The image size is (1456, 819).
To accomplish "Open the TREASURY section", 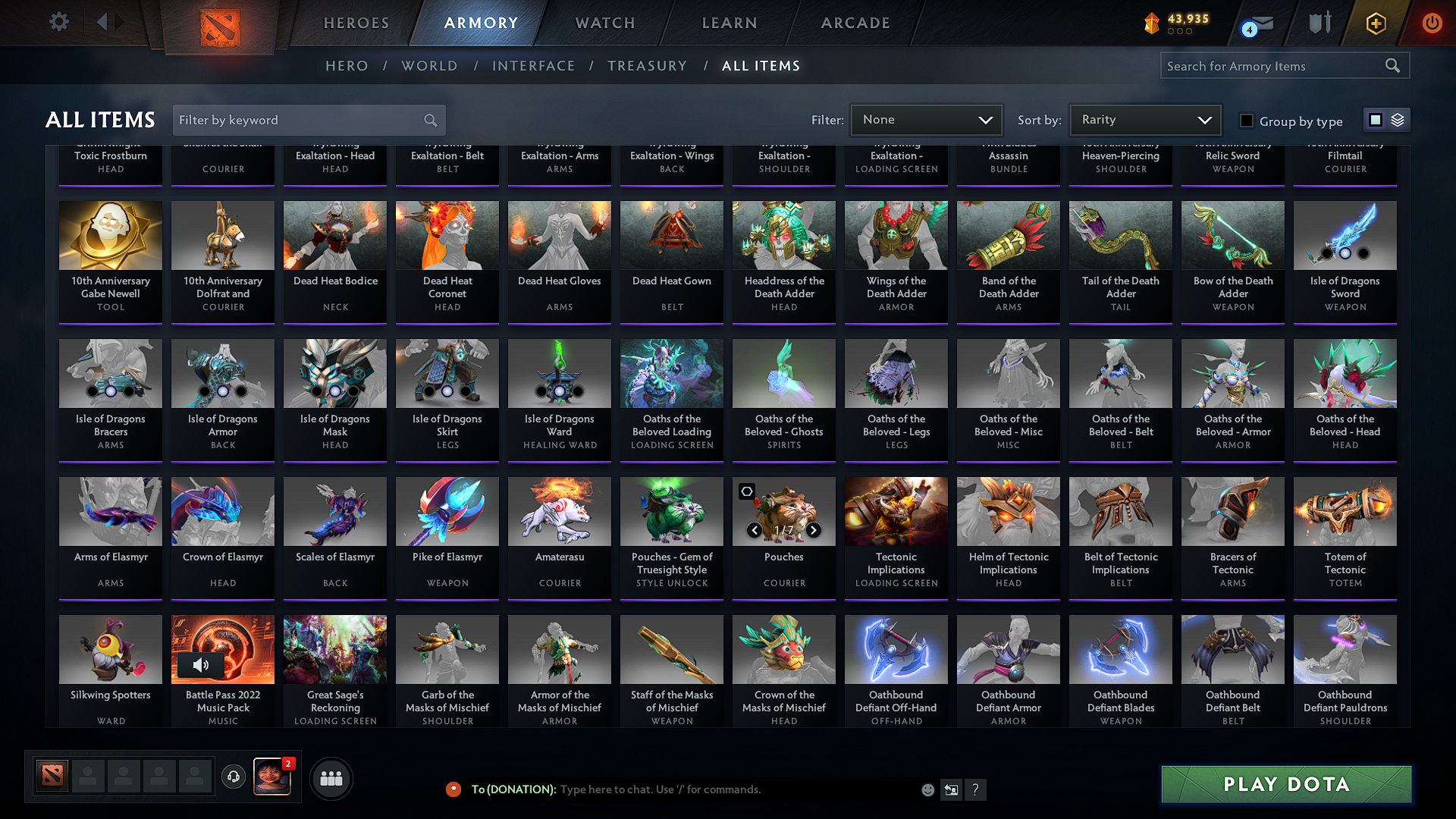I will point(648,66).
